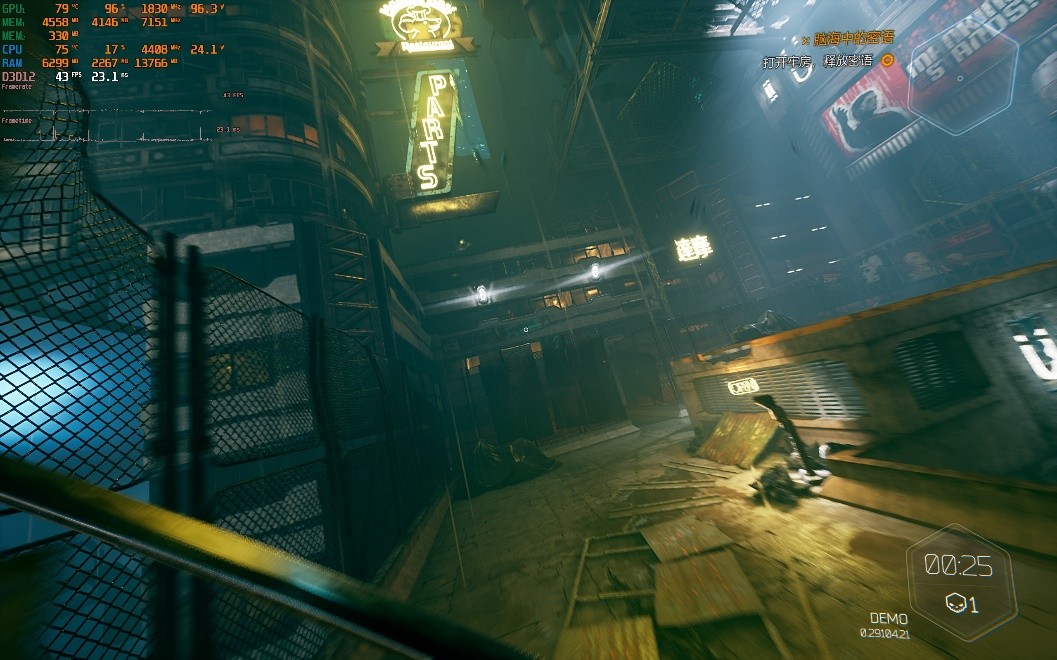Click the orange objective marker ring
The width and height of the screenshot is (1057, 660).
[887, 60]
